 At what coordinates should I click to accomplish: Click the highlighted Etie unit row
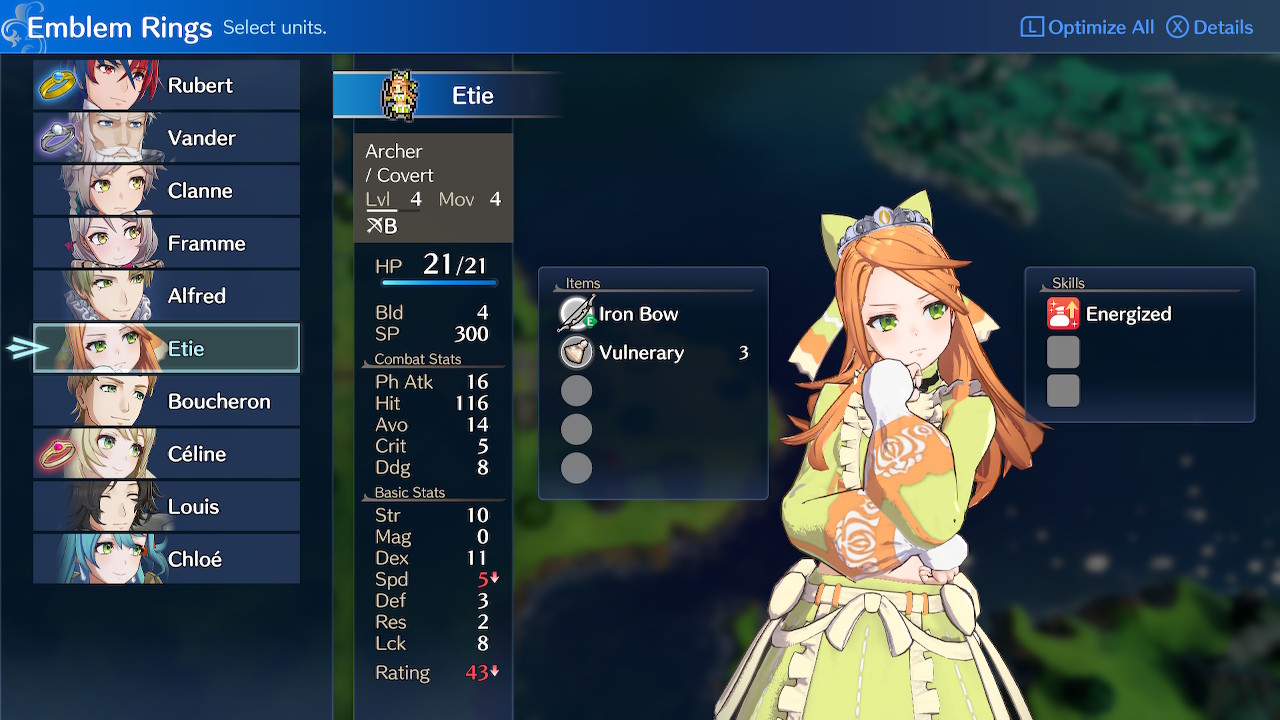[x=166, y=348]
